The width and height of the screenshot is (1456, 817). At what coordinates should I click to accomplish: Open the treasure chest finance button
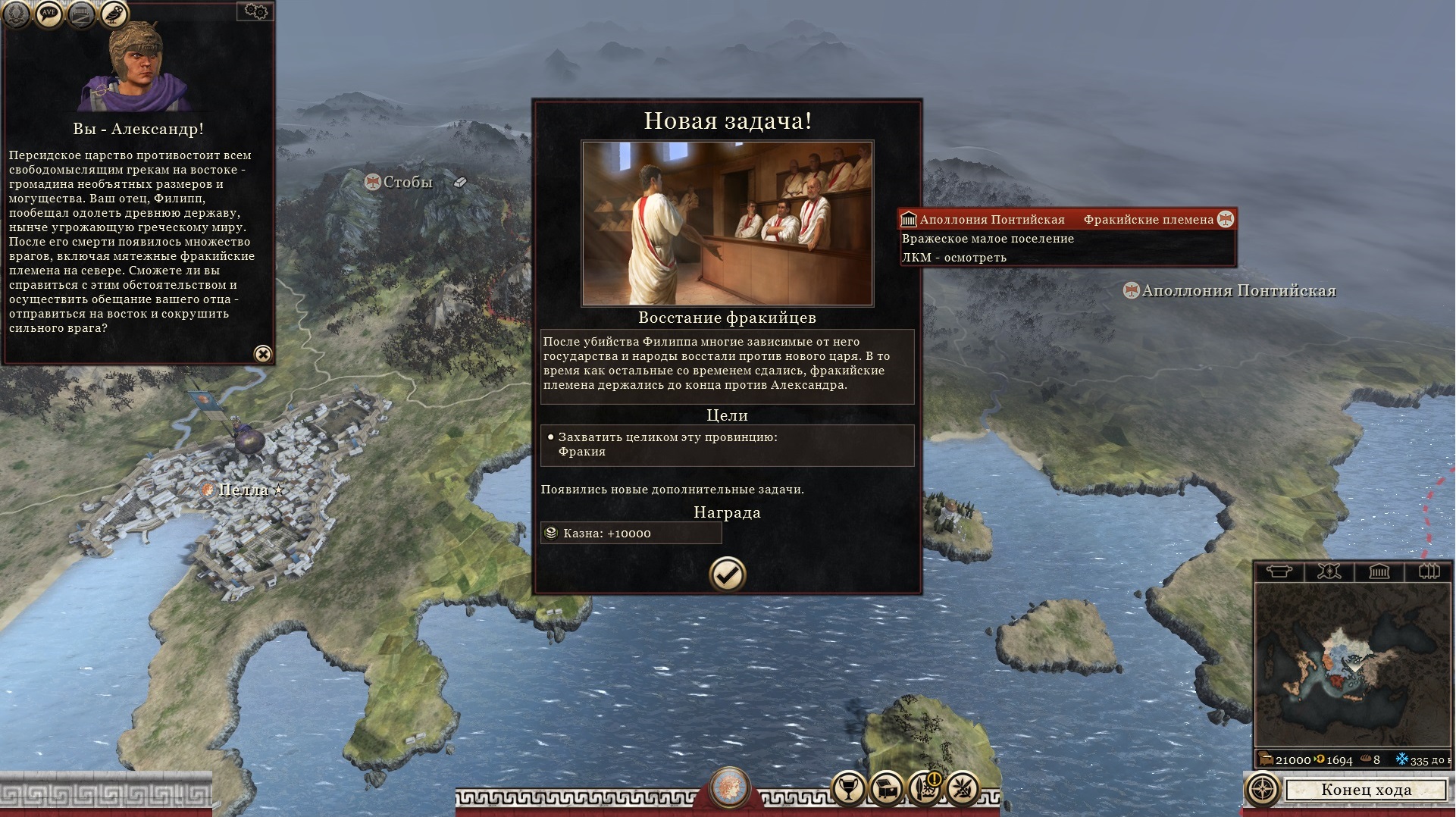pos(887,789)
